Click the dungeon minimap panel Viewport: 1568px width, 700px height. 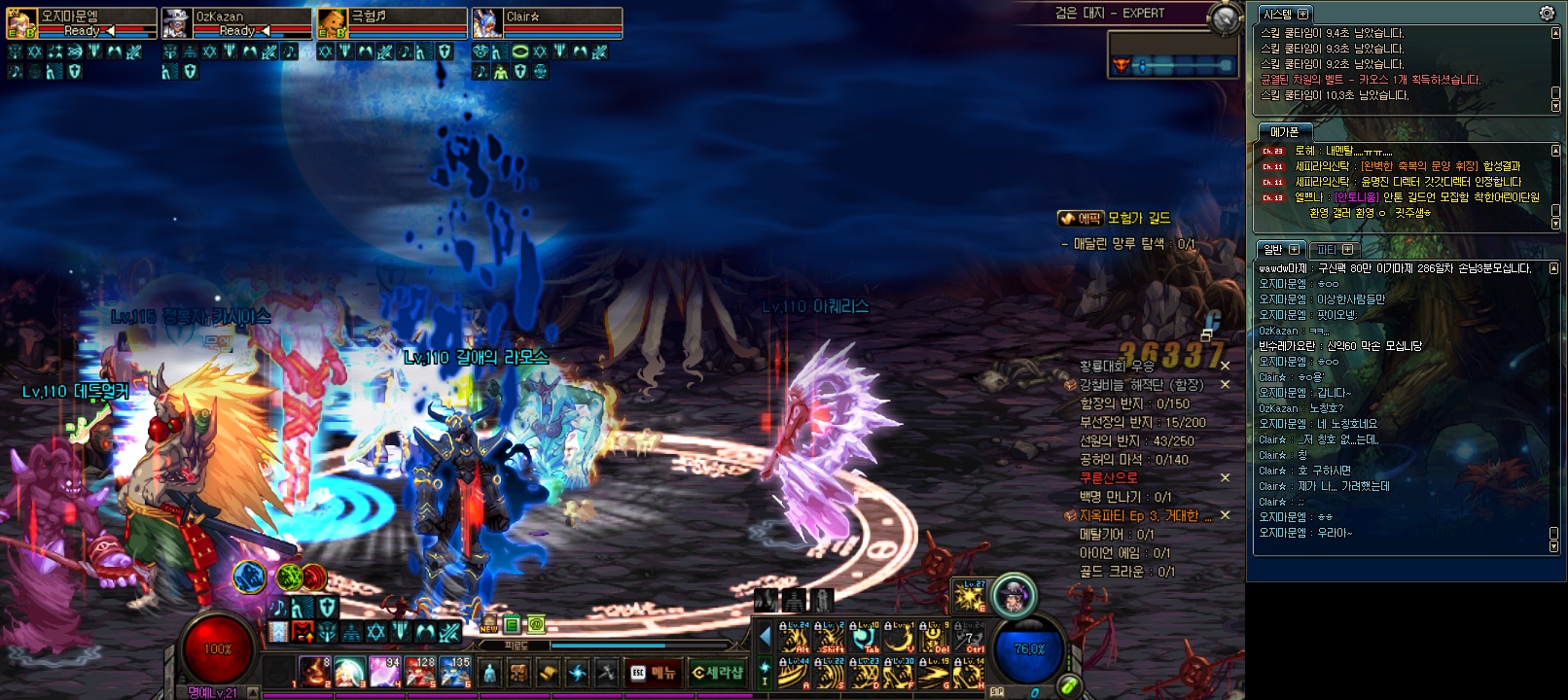tap(1175, 53)
